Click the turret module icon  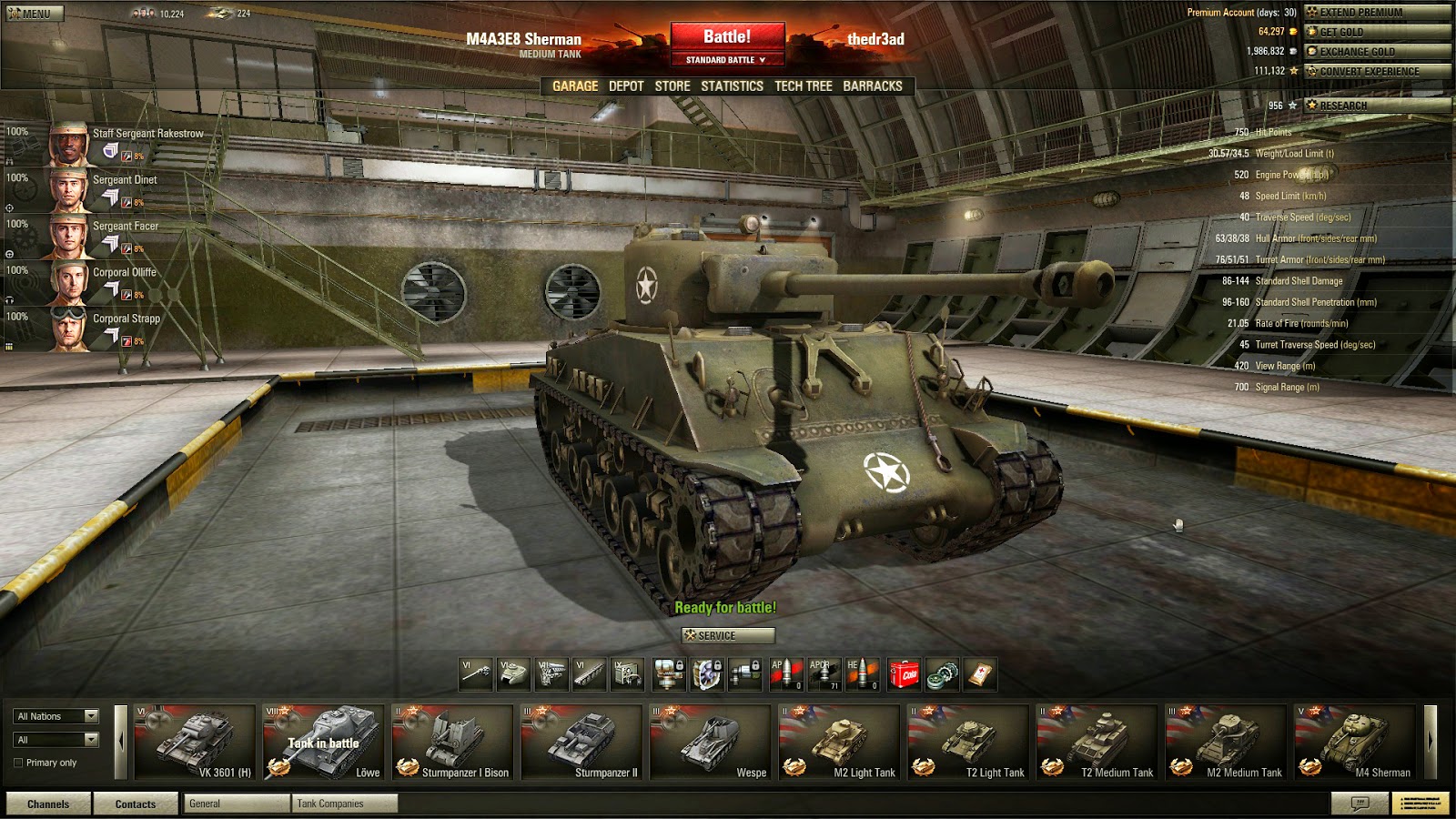click(513, 673)
